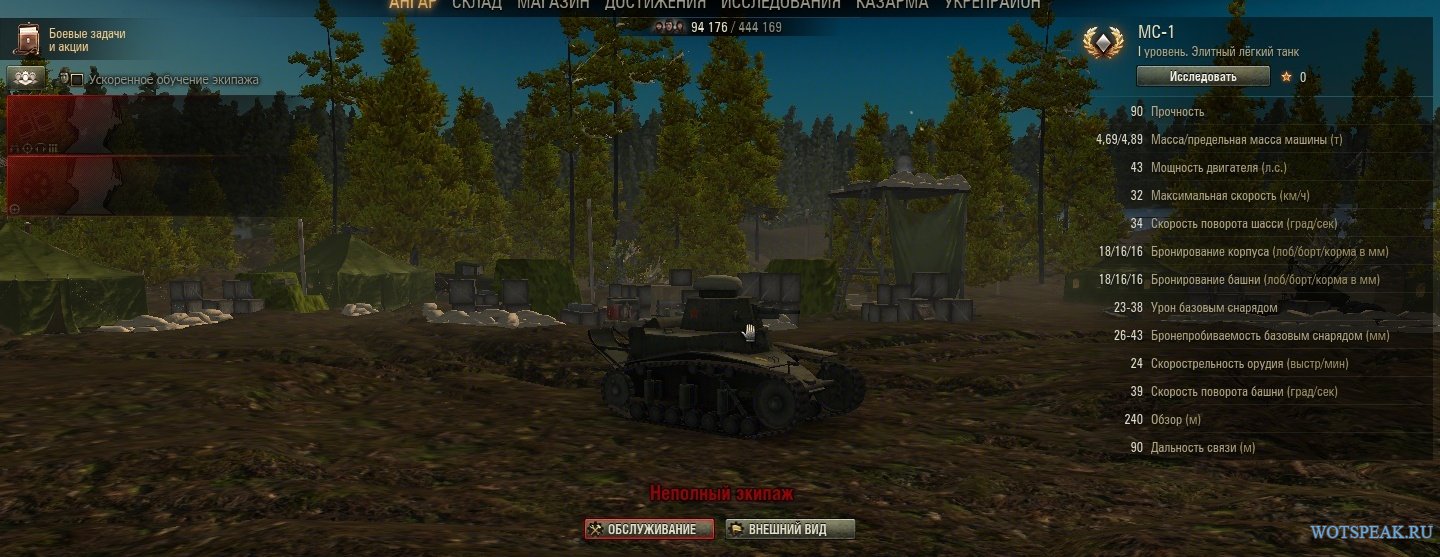The width and height of the screenshot is (1440, 557).
Task: Open the ОБСЛУЖИВАНИЕ menu
Action: [650, 529]
